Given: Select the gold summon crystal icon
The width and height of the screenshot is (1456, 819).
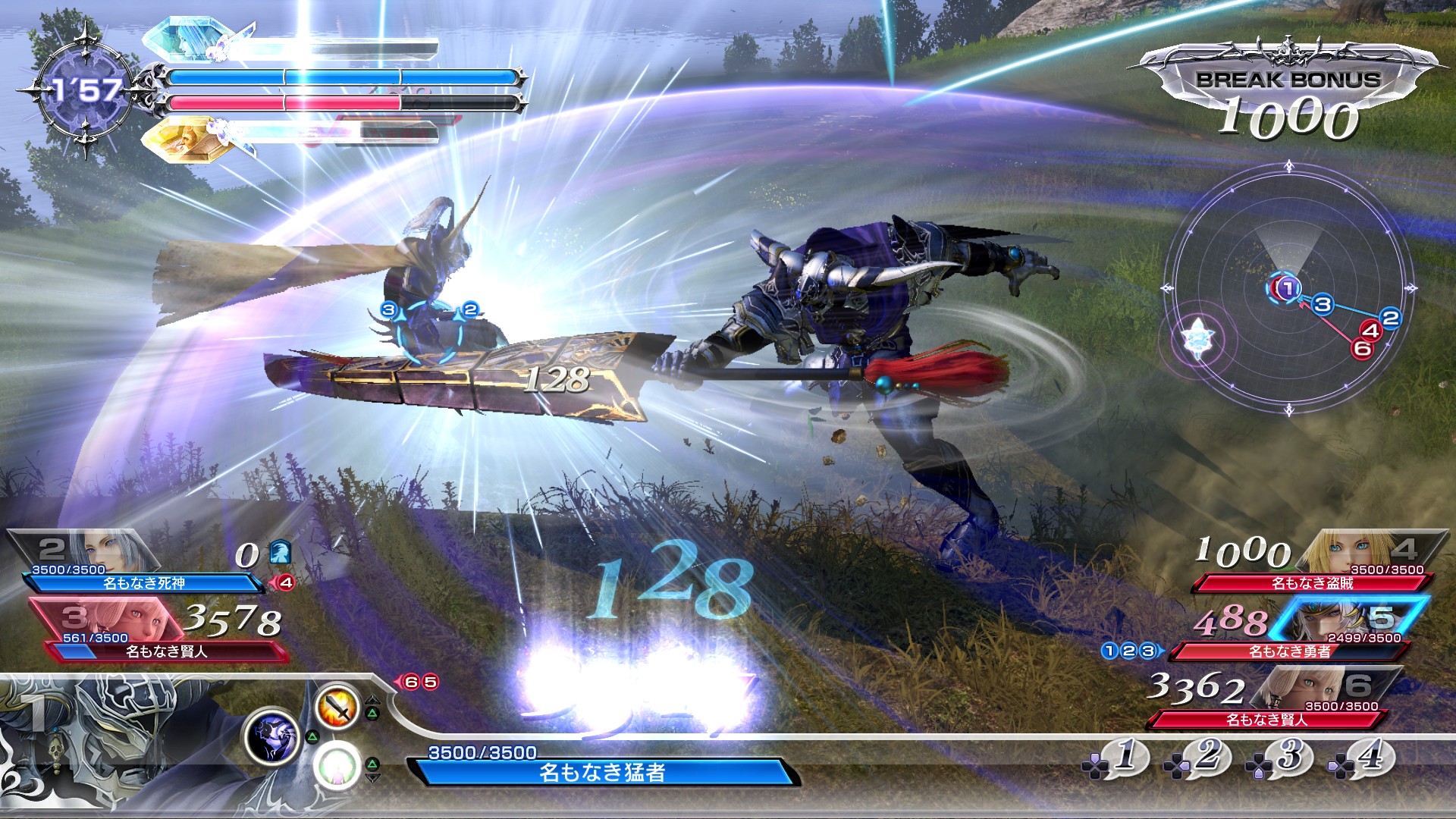Looking at the screenshot, I should [186, 139].
